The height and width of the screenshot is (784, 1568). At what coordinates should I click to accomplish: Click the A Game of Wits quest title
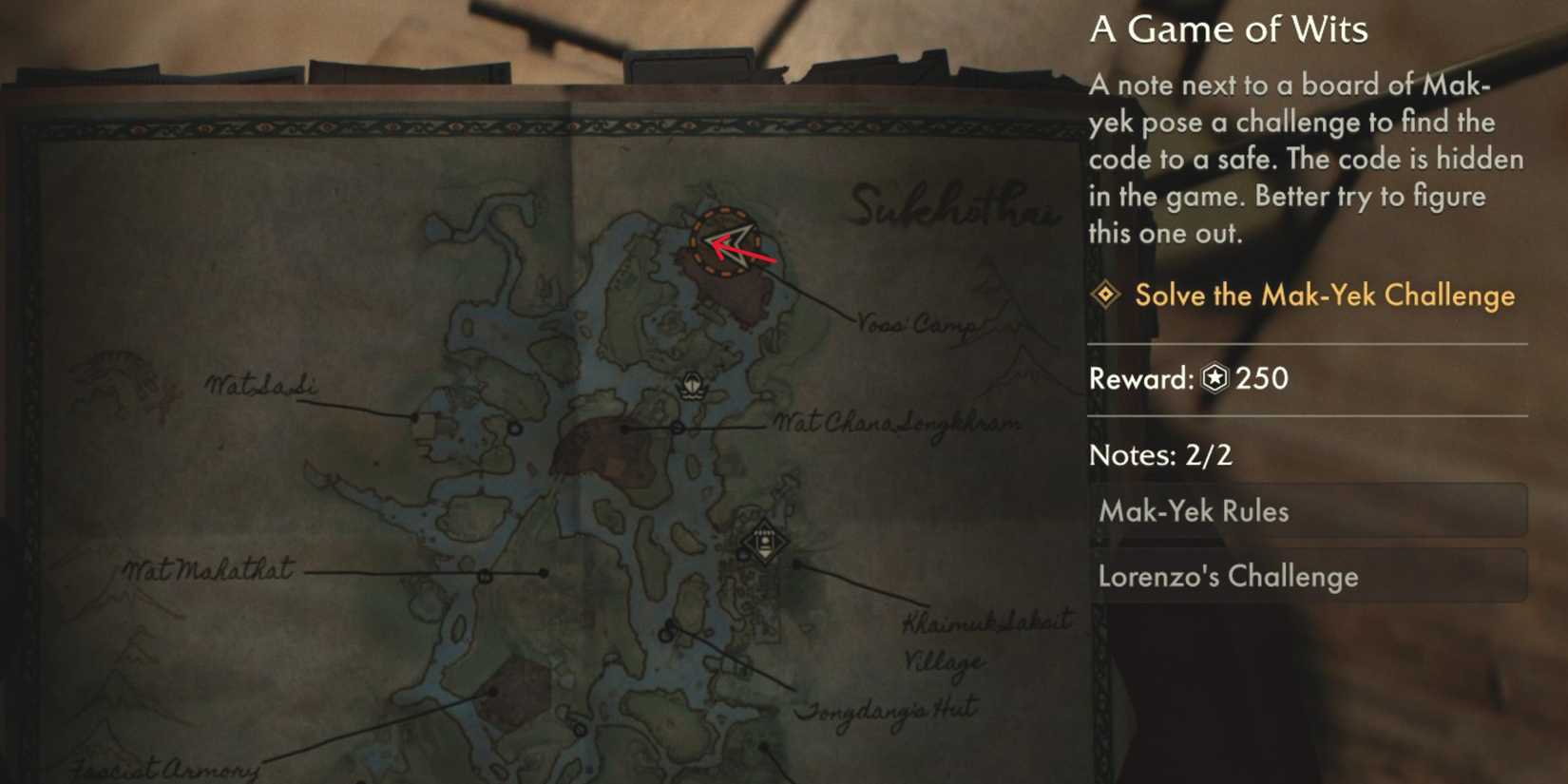coord(1230,29)
